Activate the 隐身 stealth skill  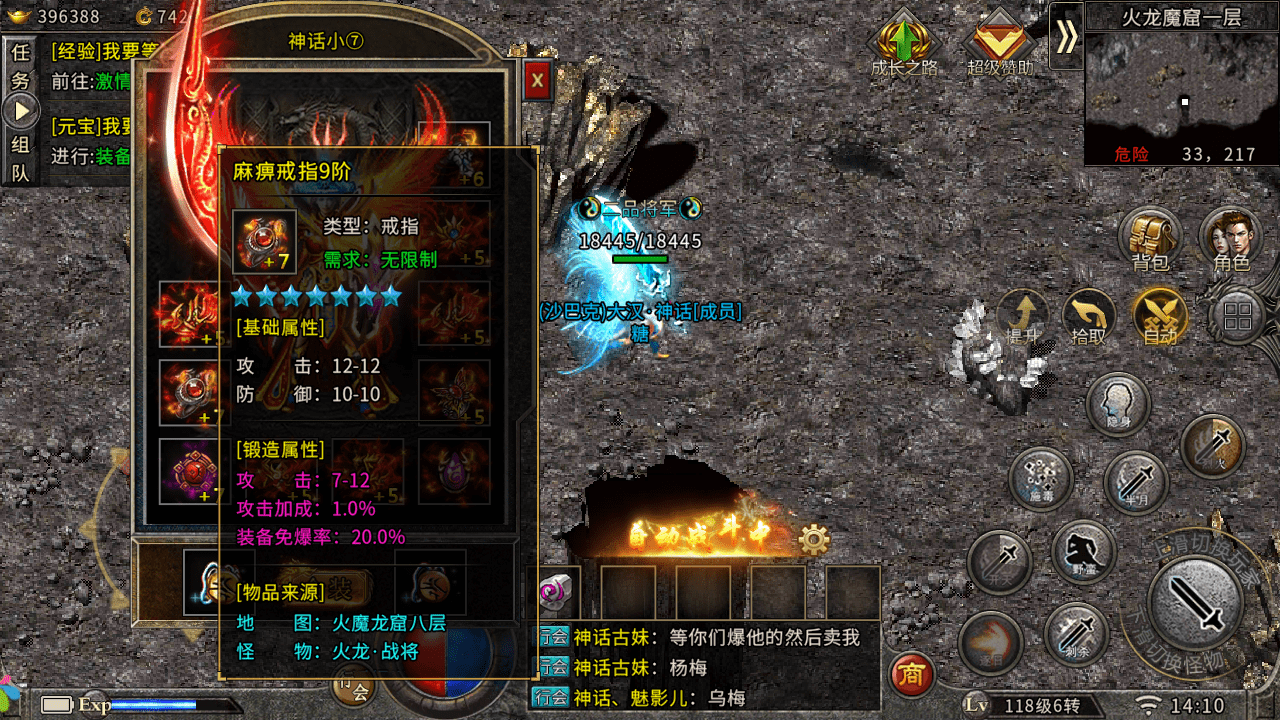(x=1118, y=404)
